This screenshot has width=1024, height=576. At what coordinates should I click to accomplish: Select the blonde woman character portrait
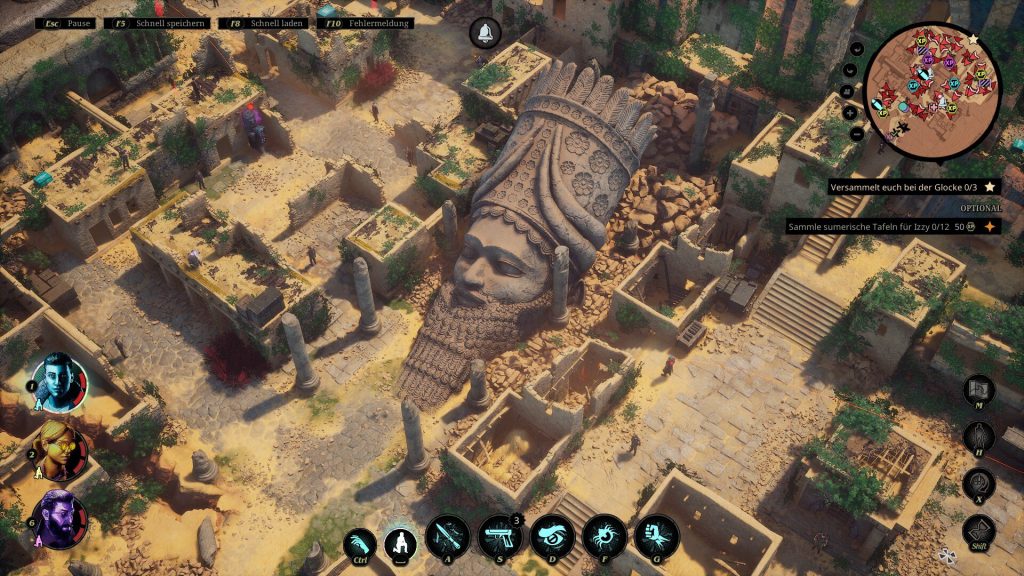click(x=60, y=450)
